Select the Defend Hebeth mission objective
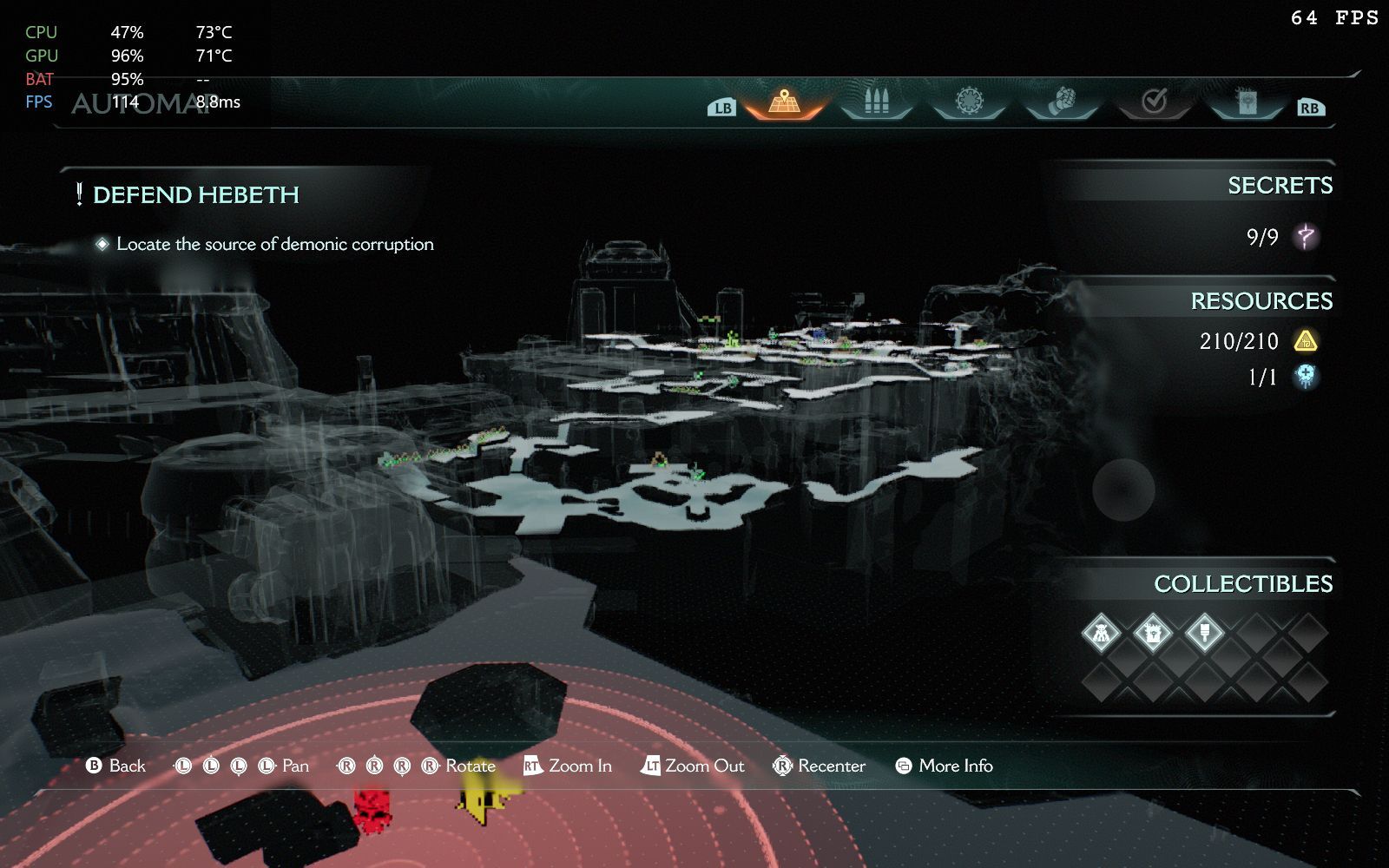The width and height of the screenshot is (1389, 868). [195, 194]
